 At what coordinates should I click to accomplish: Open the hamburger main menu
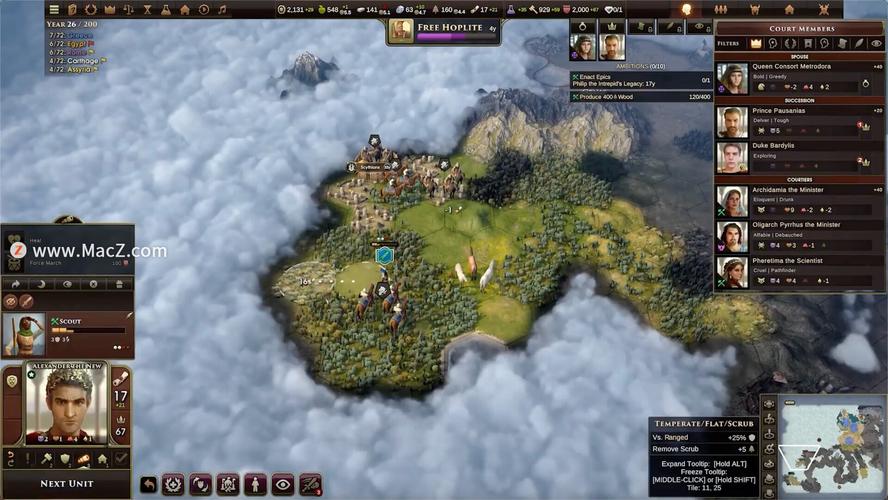pyautogui.click(x=54, y=9)
